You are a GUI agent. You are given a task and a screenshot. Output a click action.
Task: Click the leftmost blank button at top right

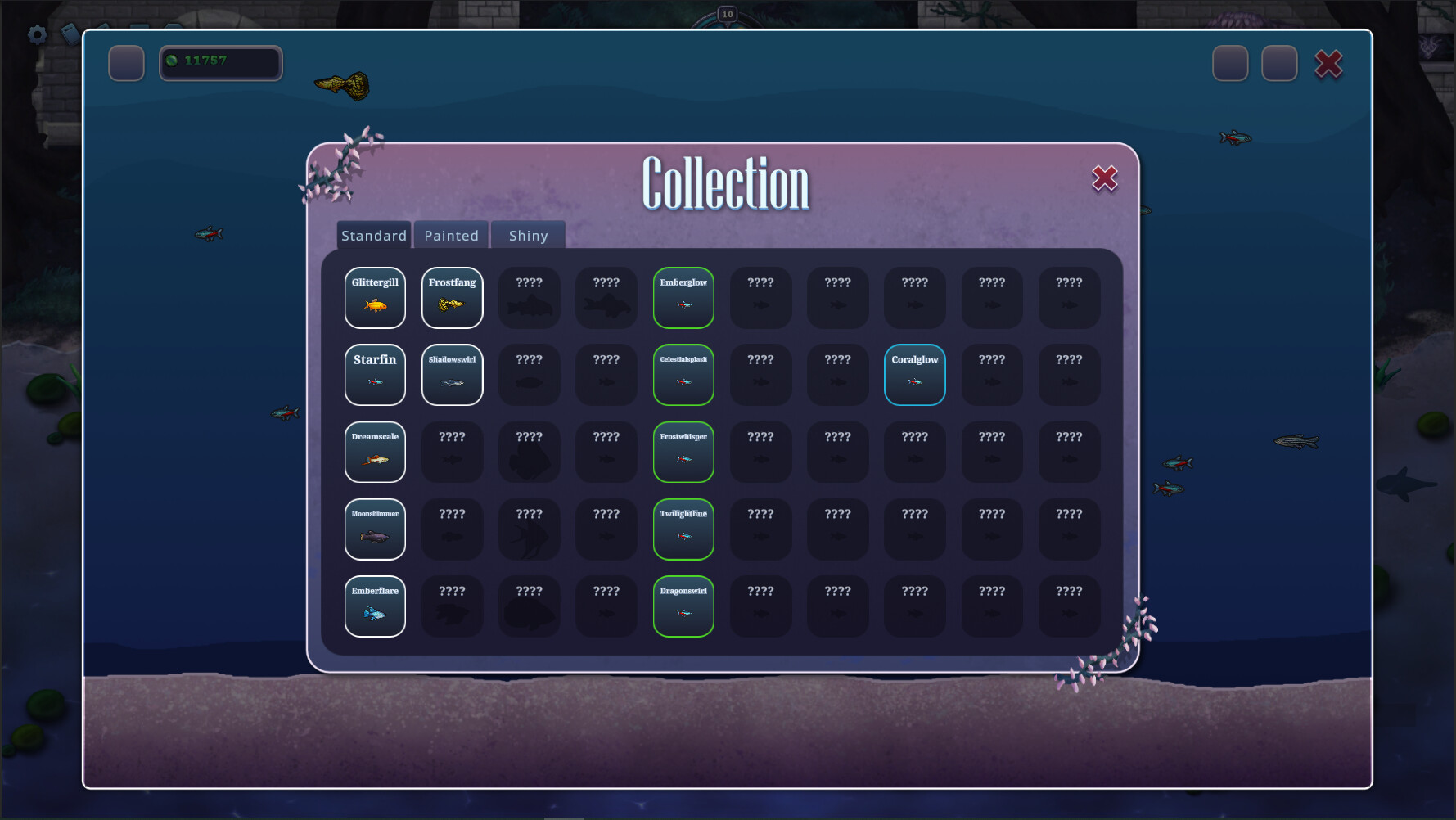pyautogui.click(x=1229, y=63)
